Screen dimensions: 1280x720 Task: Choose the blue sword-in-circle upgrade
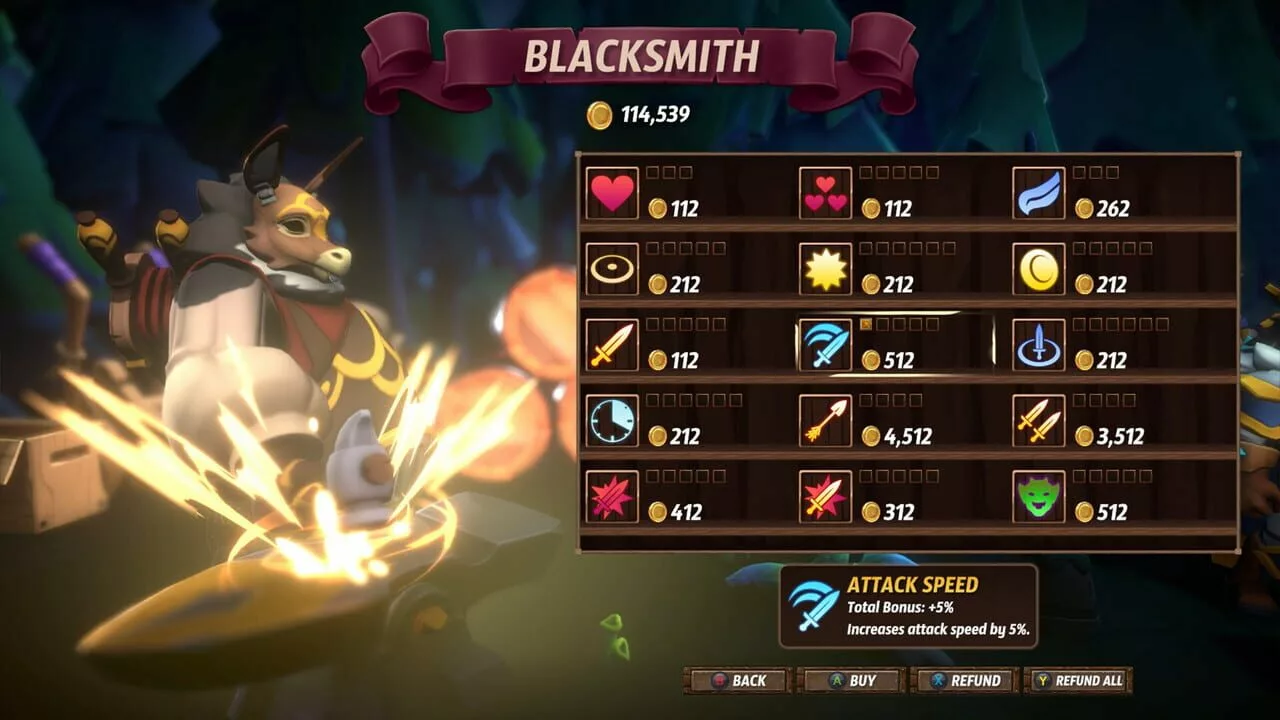(x=1038, y=345)
